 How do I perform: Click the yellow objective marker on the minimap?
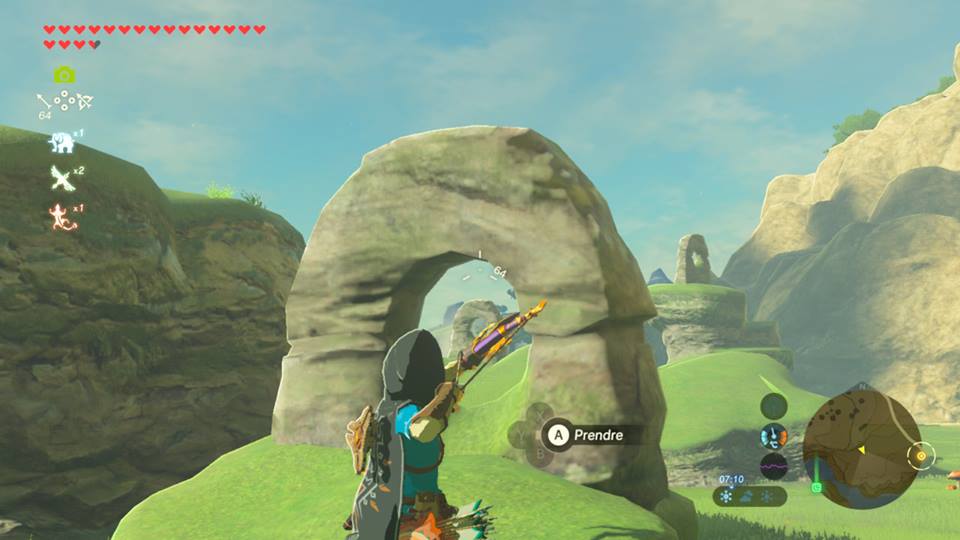920,455
